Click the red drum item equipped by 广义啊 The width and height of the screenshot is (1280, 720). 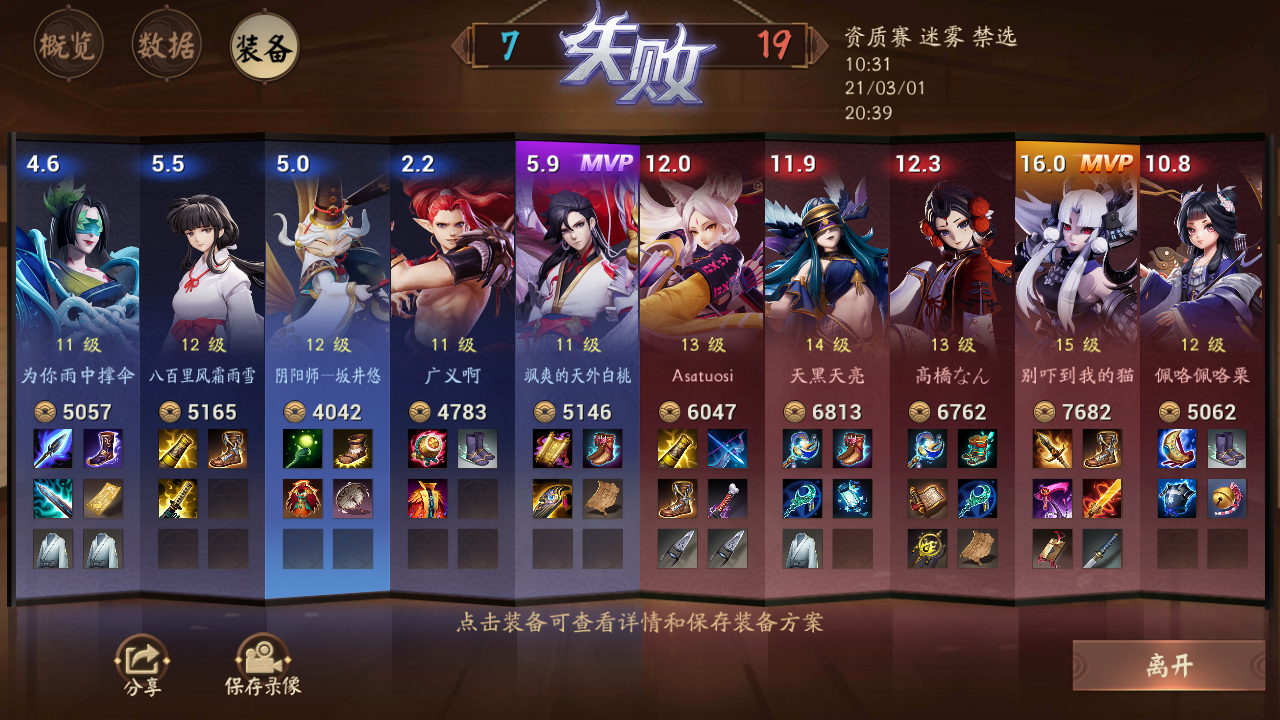pyautogui.click(x=427, y=449)
